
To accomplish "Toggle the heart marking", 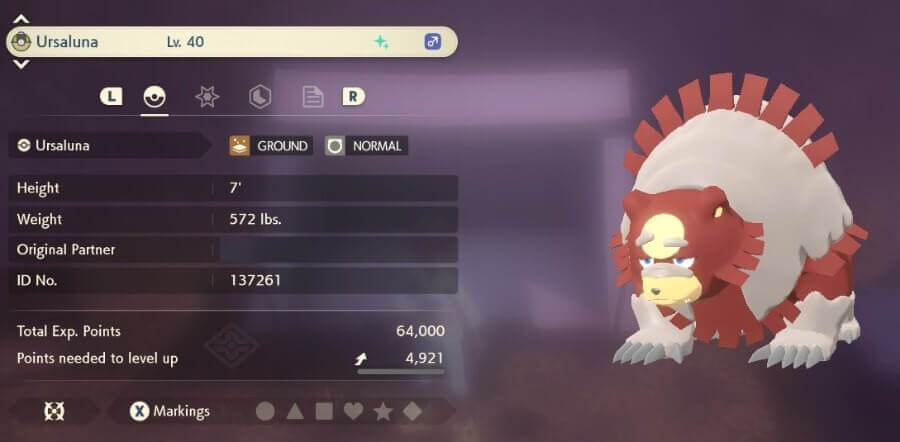I will (x=353, y=411).
